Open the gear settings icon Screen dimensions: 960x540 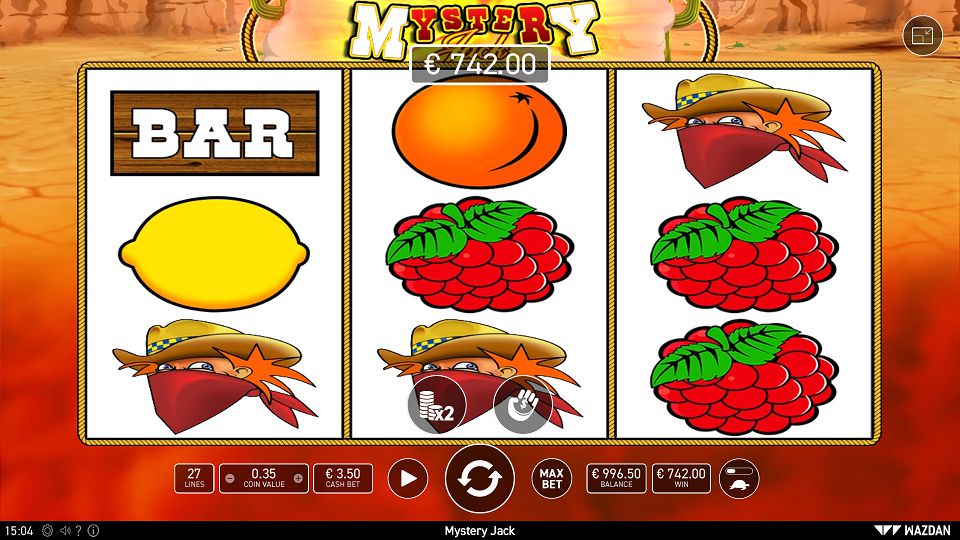point(47,531)
